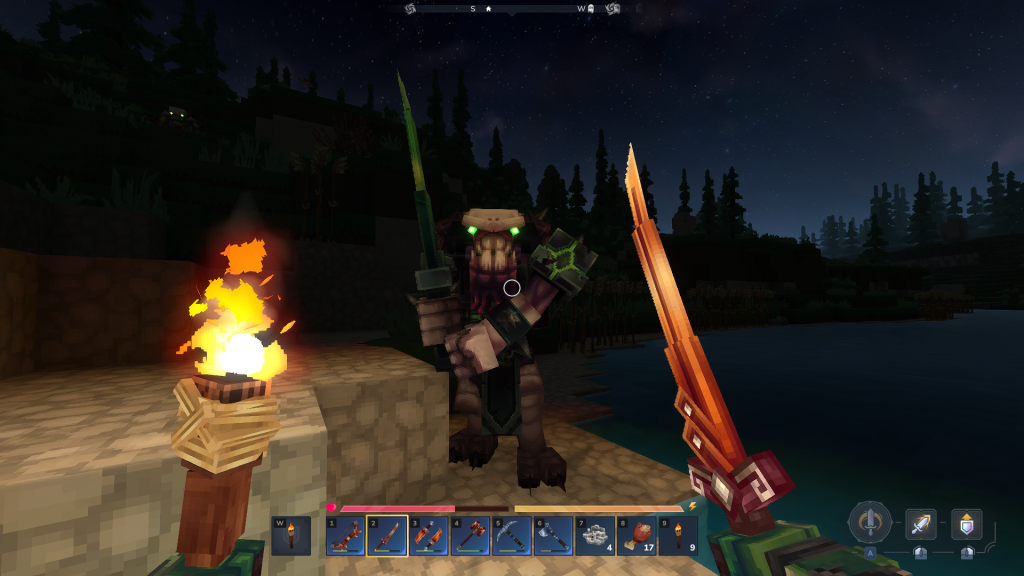
Task: Switch to the pickaxe hotbar slot
Action: [x=511, y=535]
